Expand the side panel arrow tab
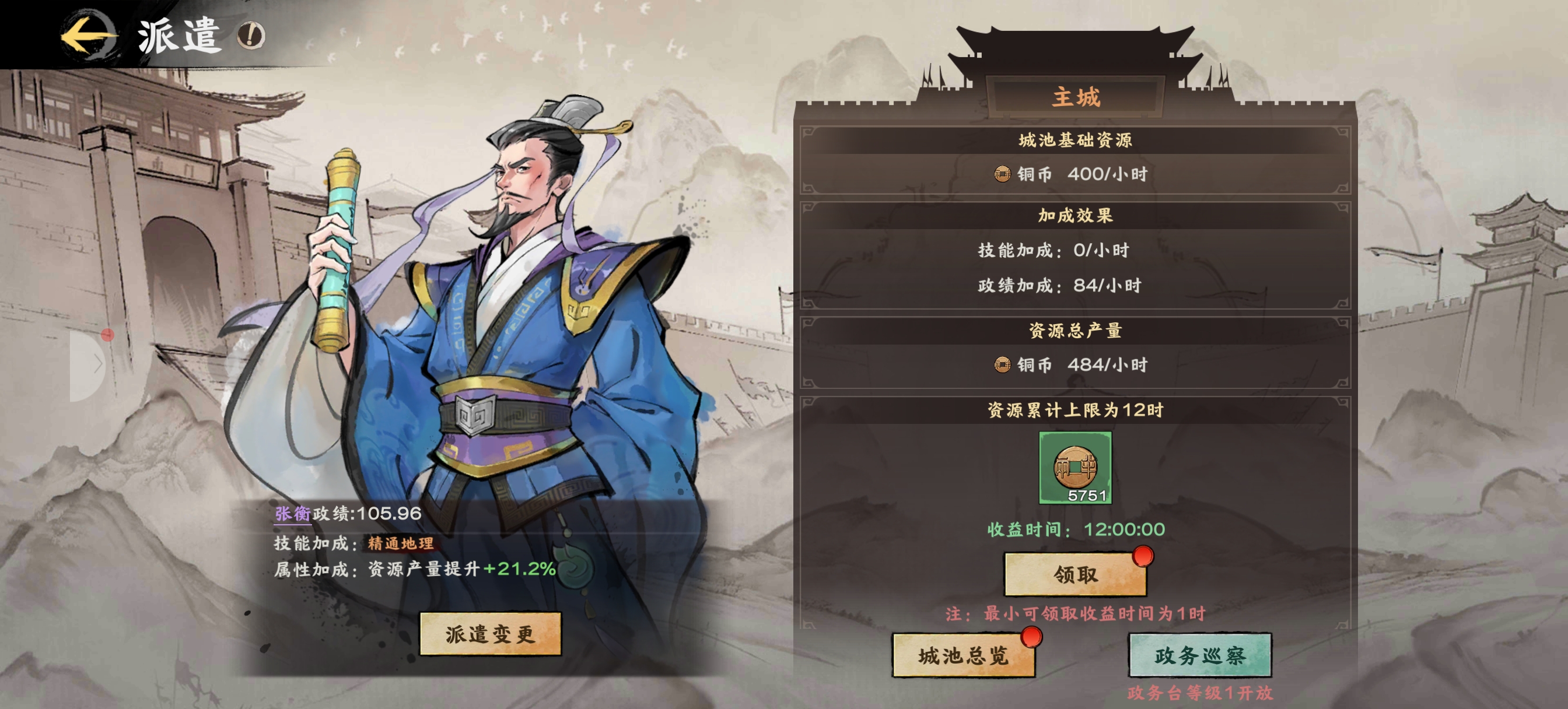The image size is (1568, 709). coord(89,365)
